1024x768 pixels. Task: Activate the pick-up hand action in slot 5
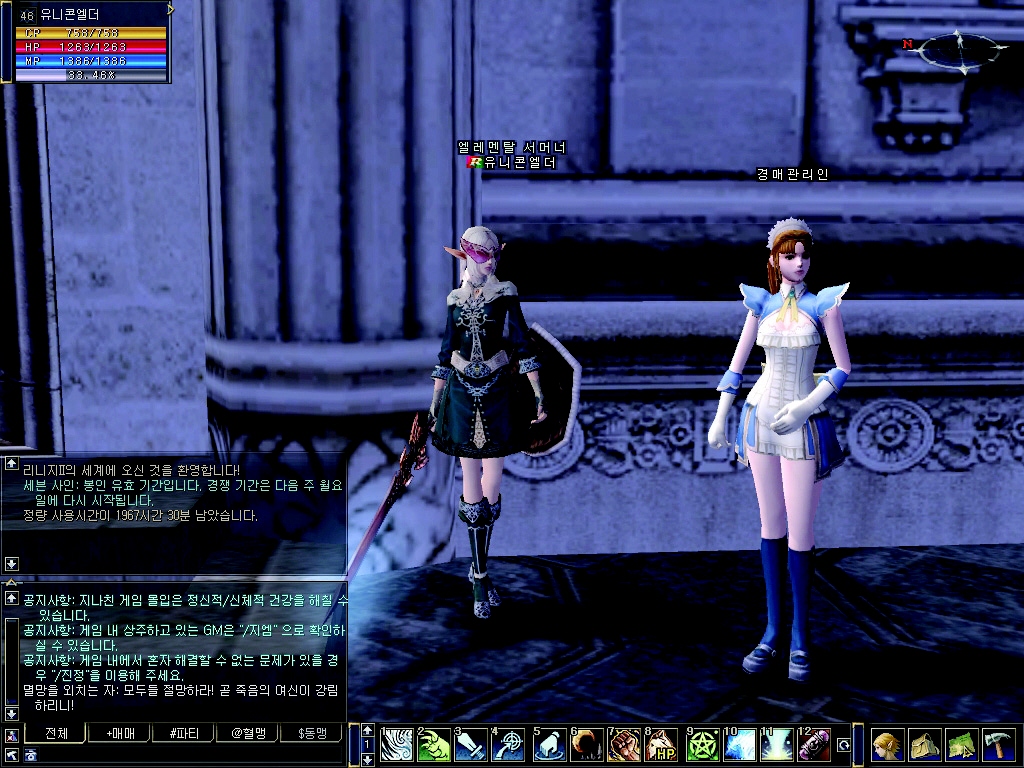click(x=548, y=745)
